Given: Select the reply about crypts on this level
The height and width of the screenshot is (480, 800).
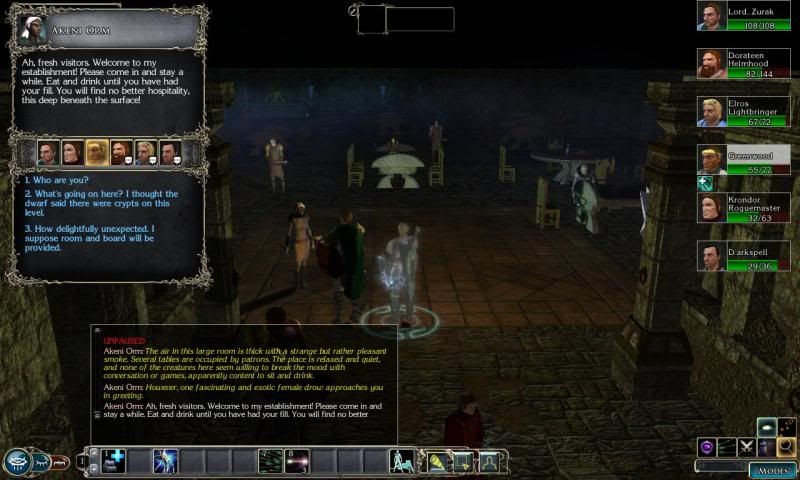Looking at the screenshot, I should [100, 200].
